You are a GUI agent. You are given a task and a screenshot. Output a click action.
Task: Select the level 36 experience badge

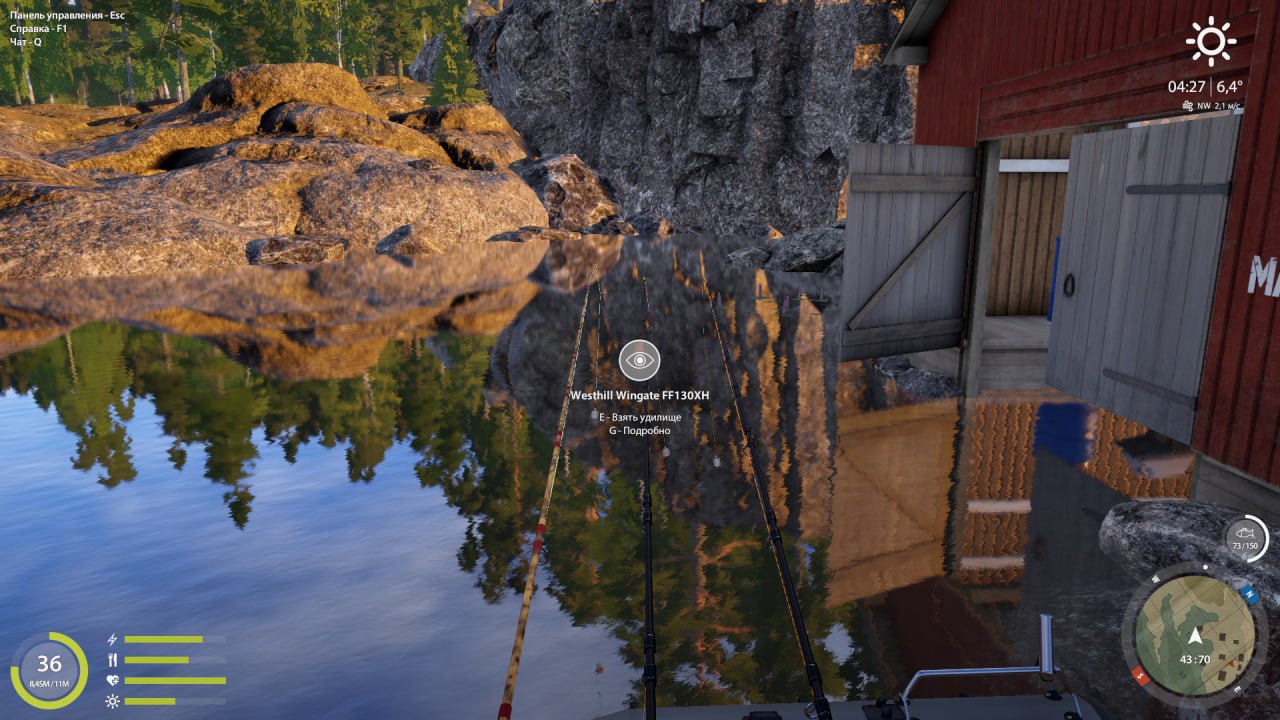tap(49, 669)
